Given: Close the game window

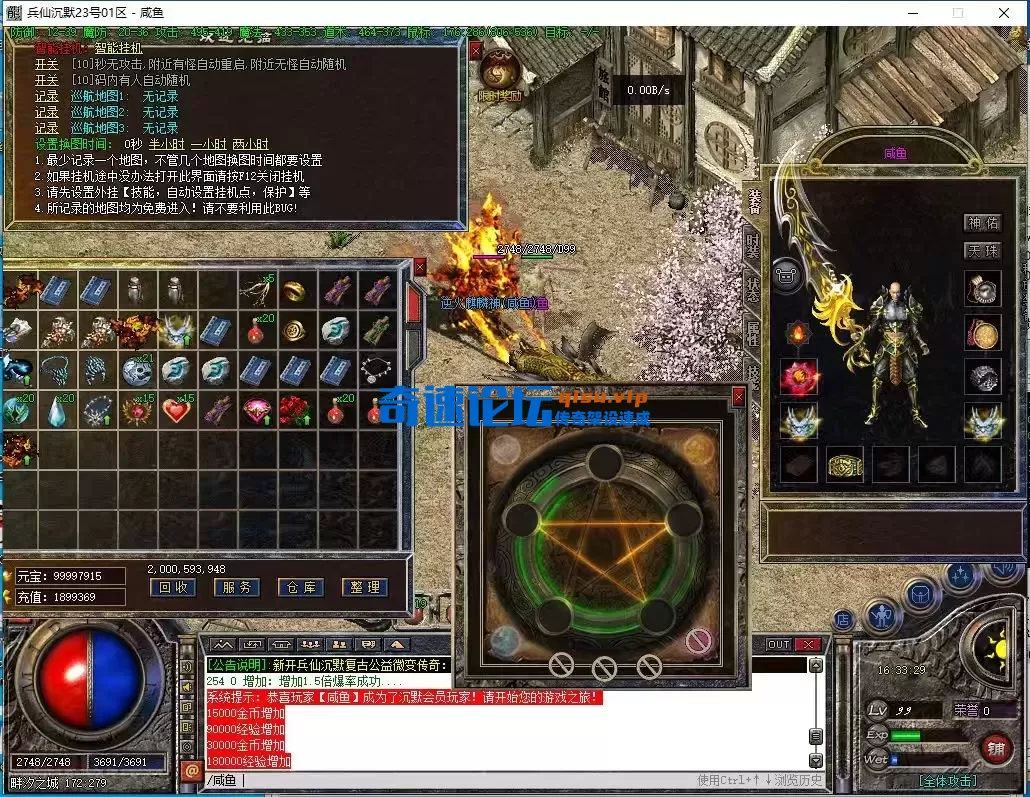Looking at the screenshot, I should coord(1004,13).
